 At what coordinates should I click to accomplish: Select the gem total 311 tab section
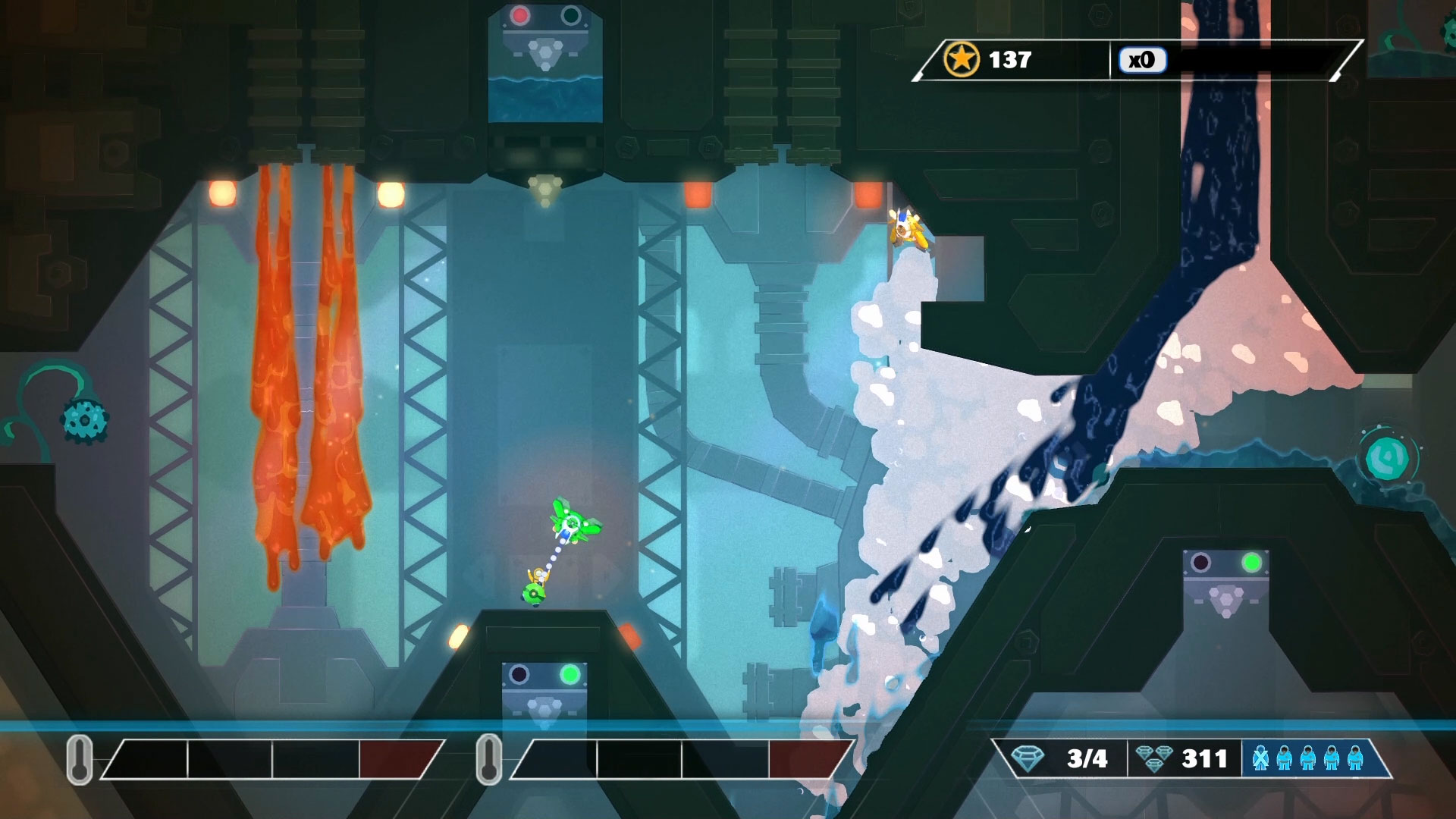[x=1183, y=757]
